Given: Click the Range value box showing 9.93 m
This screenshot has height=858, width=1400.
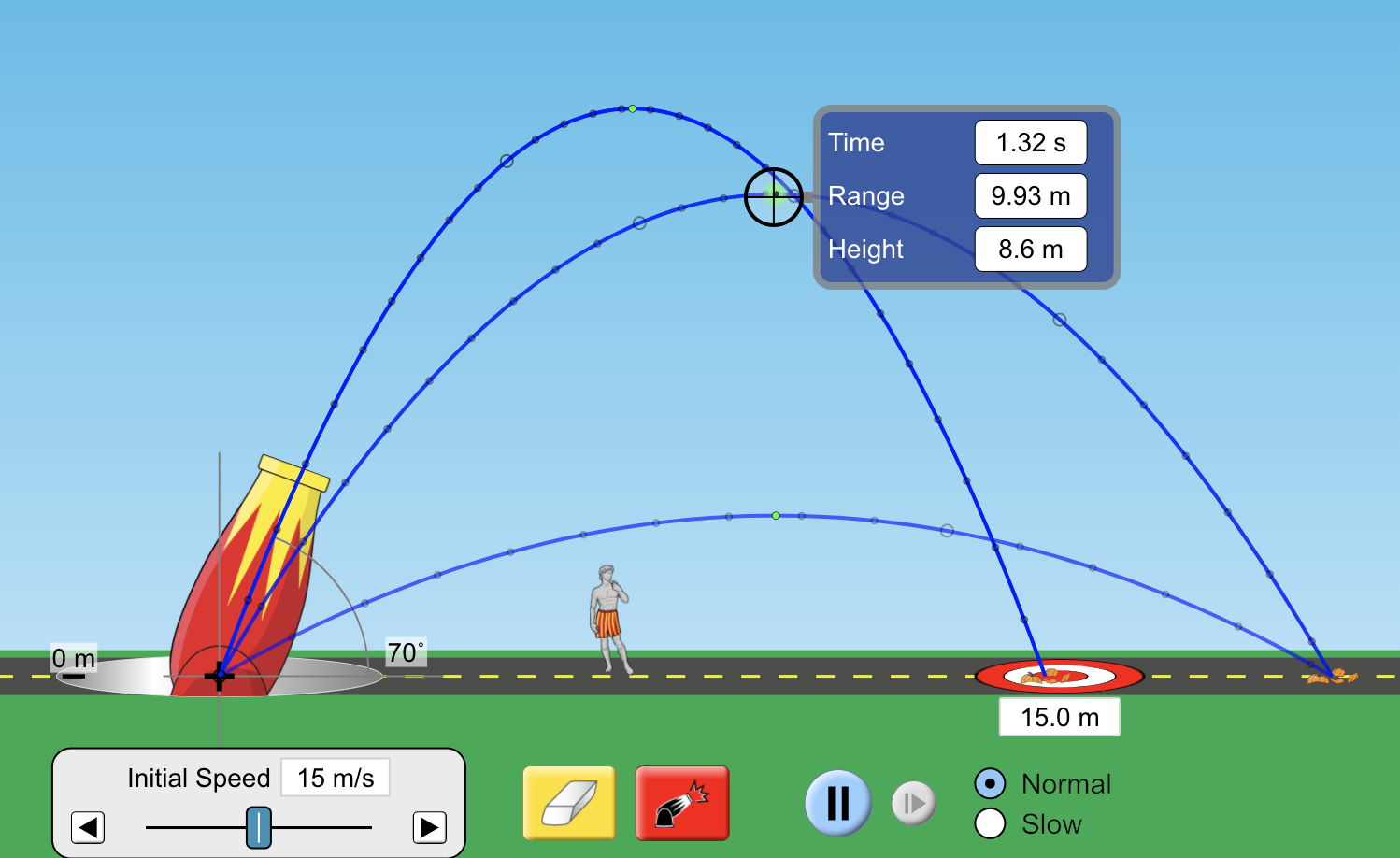Looking at the screenshot, I should tap(1031, 196).
